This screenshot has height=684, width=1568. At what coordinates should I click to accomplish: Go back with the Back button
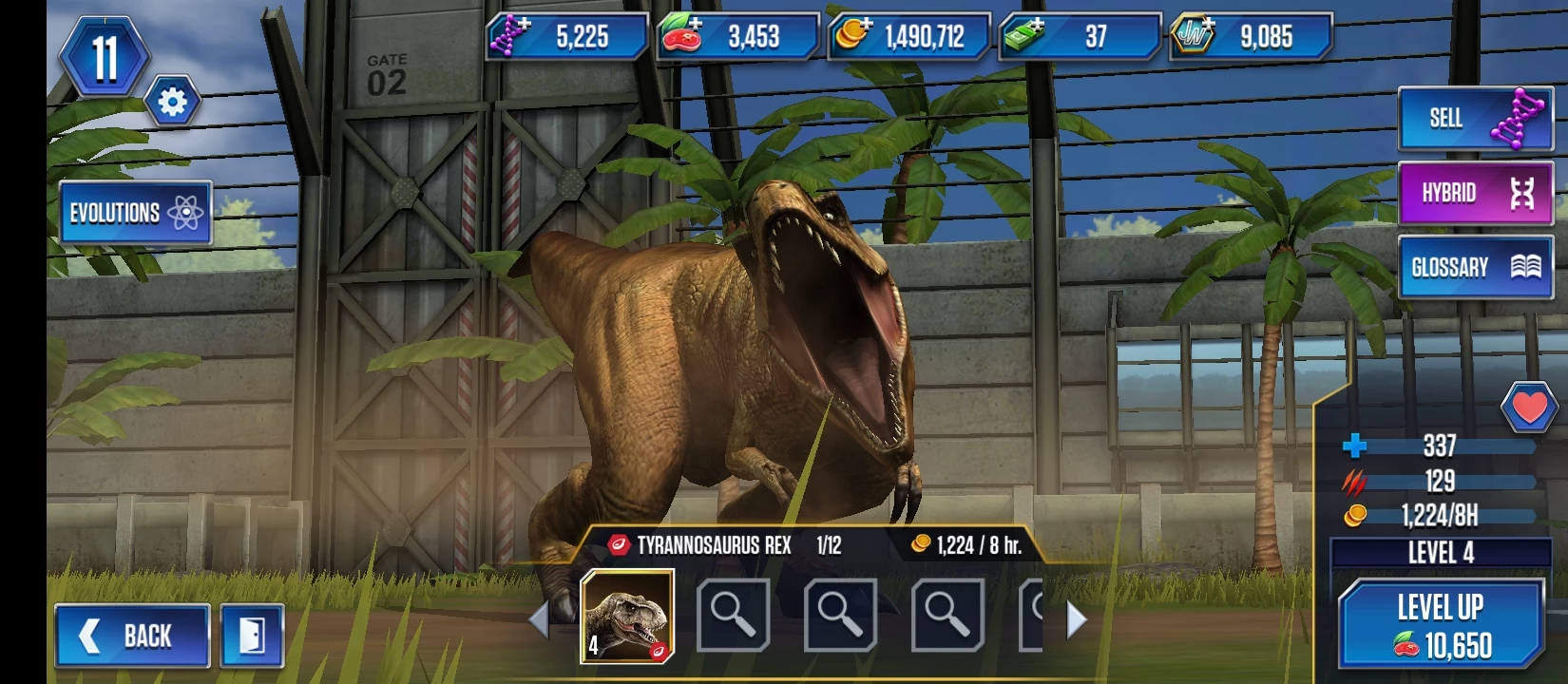click(x=132, y=635)
